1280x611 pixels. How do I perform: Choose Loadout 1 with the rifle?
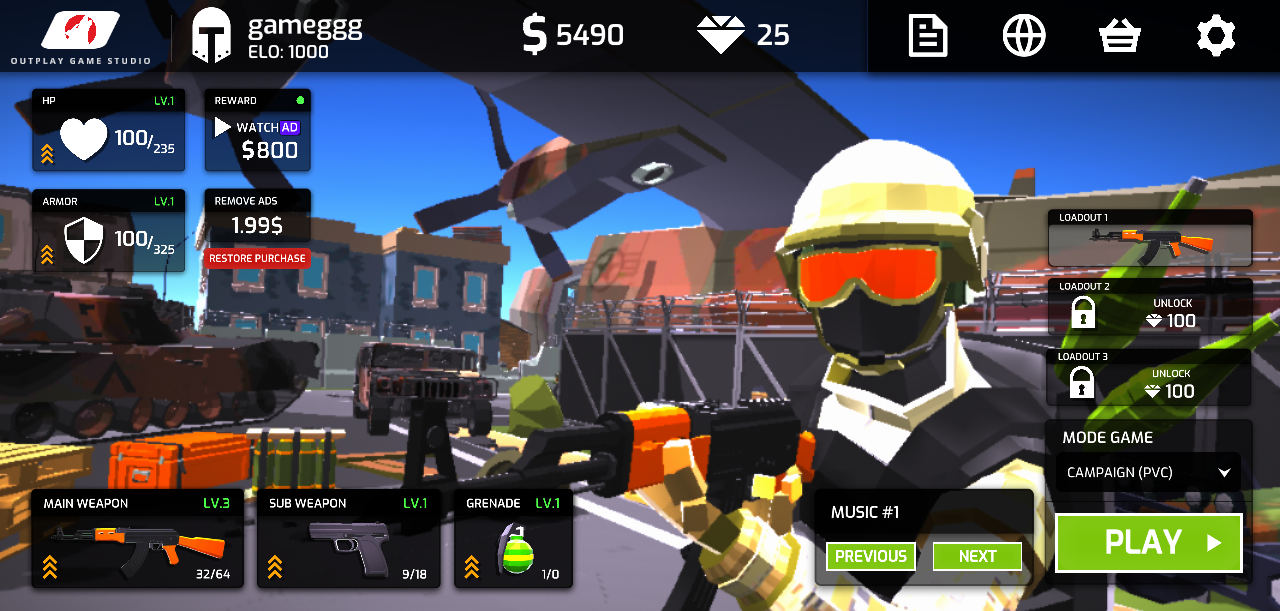tap(1149, 238)
